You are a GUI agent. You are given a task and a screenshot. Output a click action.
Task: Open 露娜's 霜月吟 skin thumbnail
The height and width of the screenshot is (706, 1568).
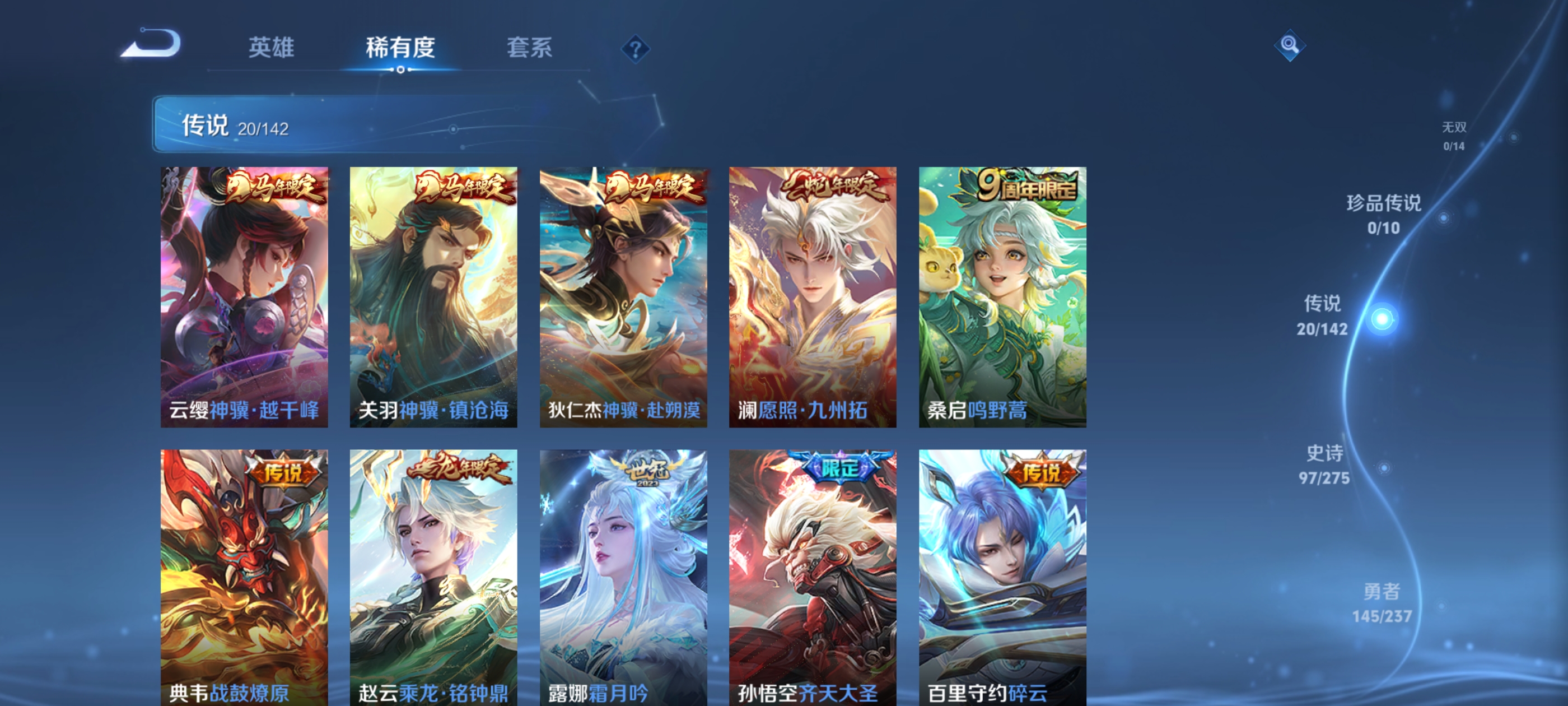pyautogui.click(x=623, y=579)
